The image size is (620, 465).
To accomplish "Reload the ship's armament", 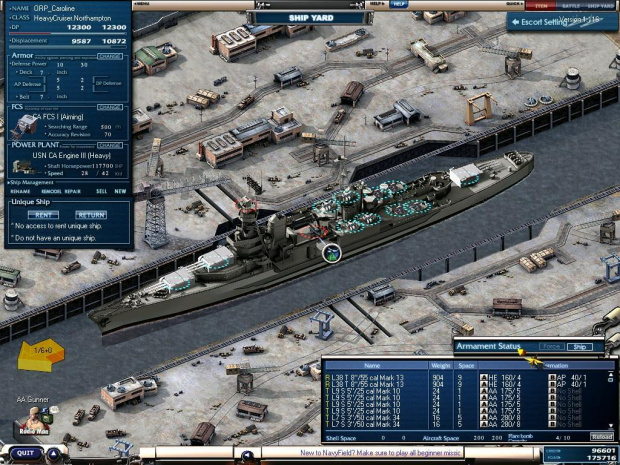I will click(x=601, y=437).
